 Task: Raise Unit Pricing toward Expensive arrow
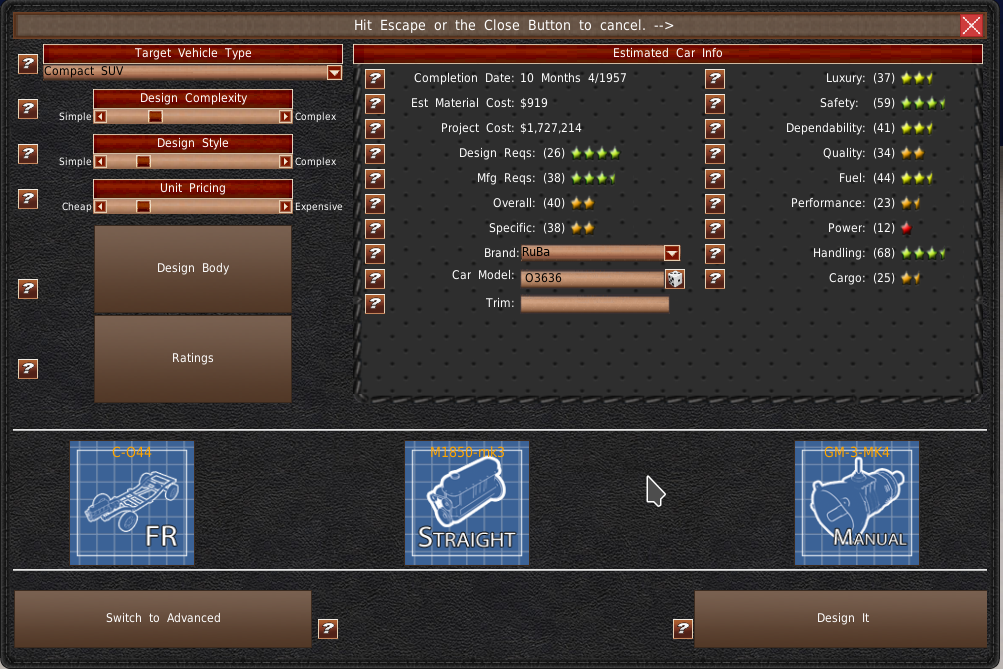click(x=286, y=206)
